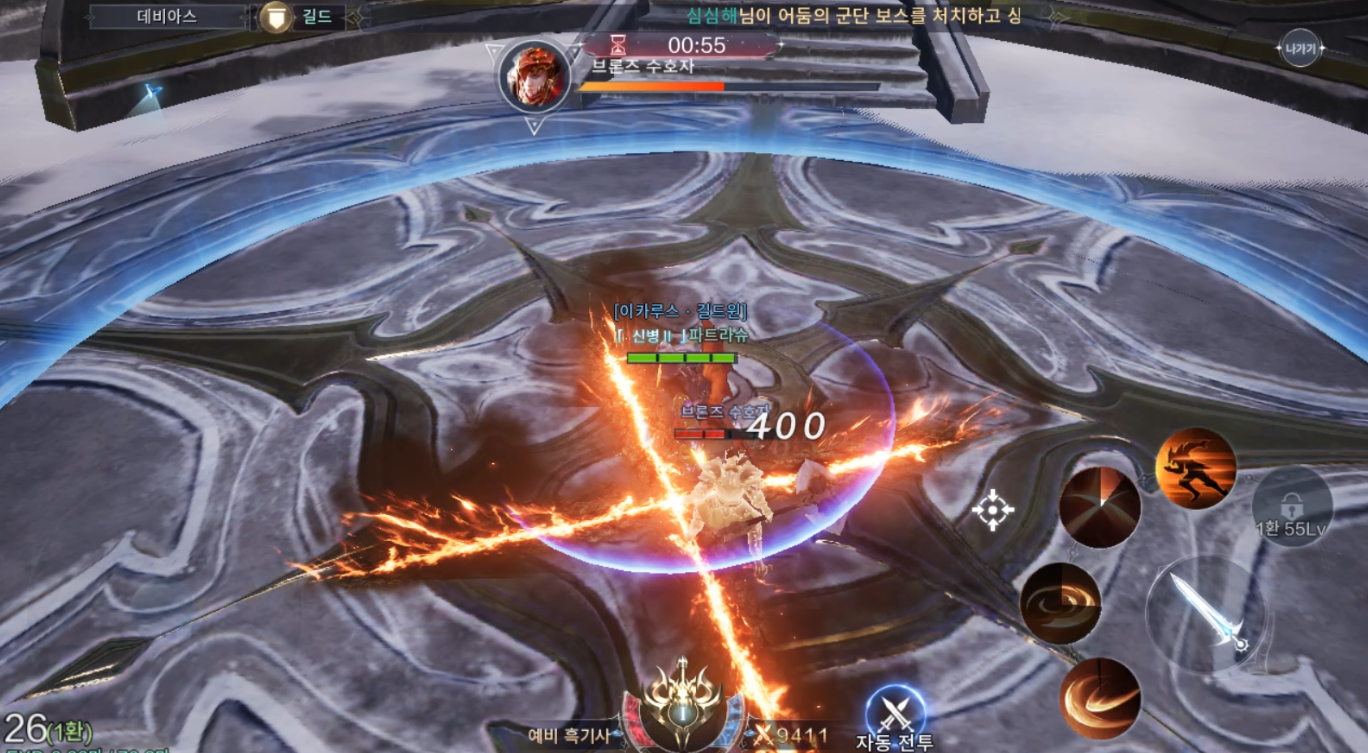Screen dimensions: 1368x753
Task: Toggle 자동 전투 auto battle
Action: [x=894, y=712]
